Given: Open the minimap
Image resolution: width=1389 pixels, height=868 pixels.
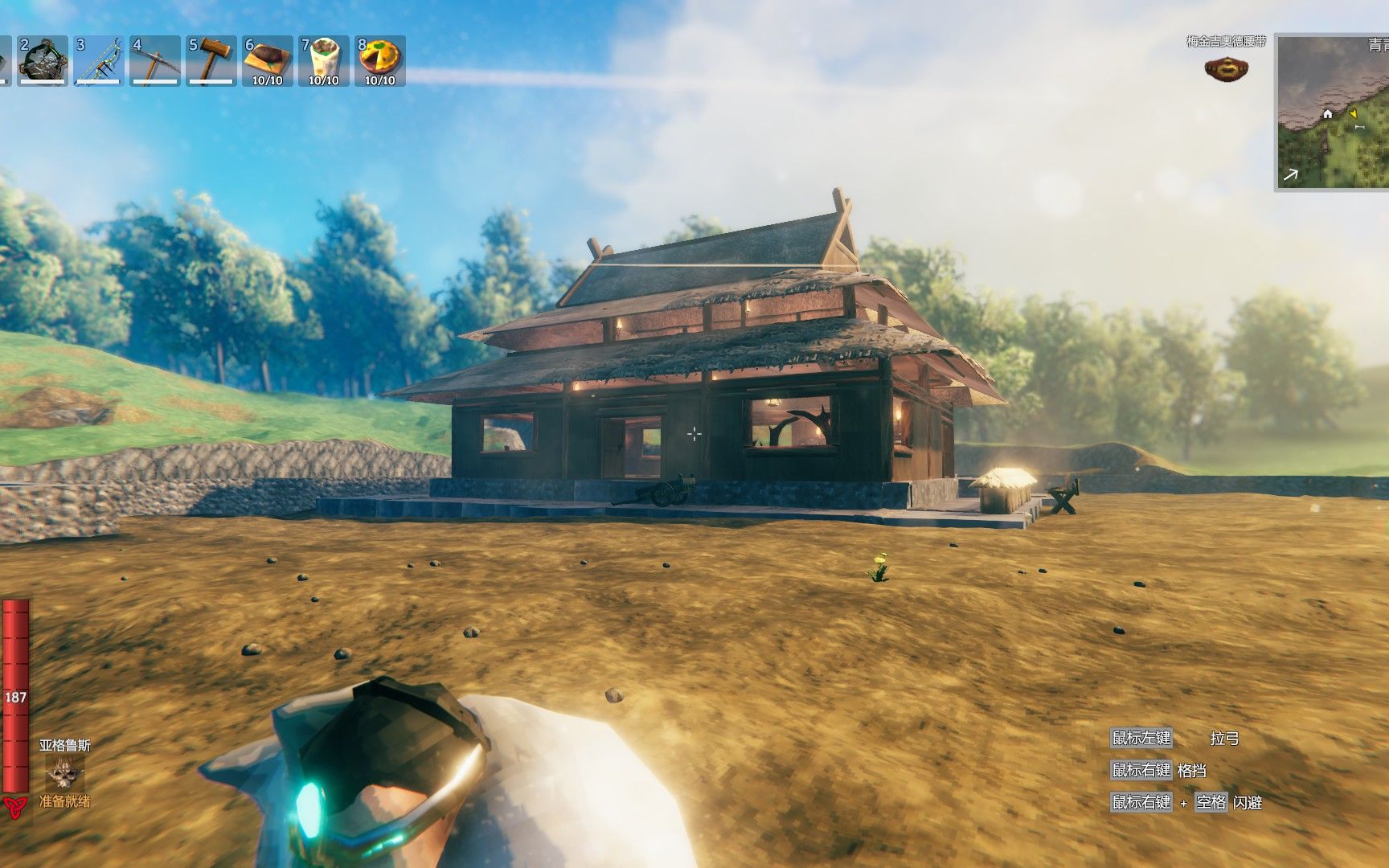Looking at the screenshot, I should tap(1333, 113).
